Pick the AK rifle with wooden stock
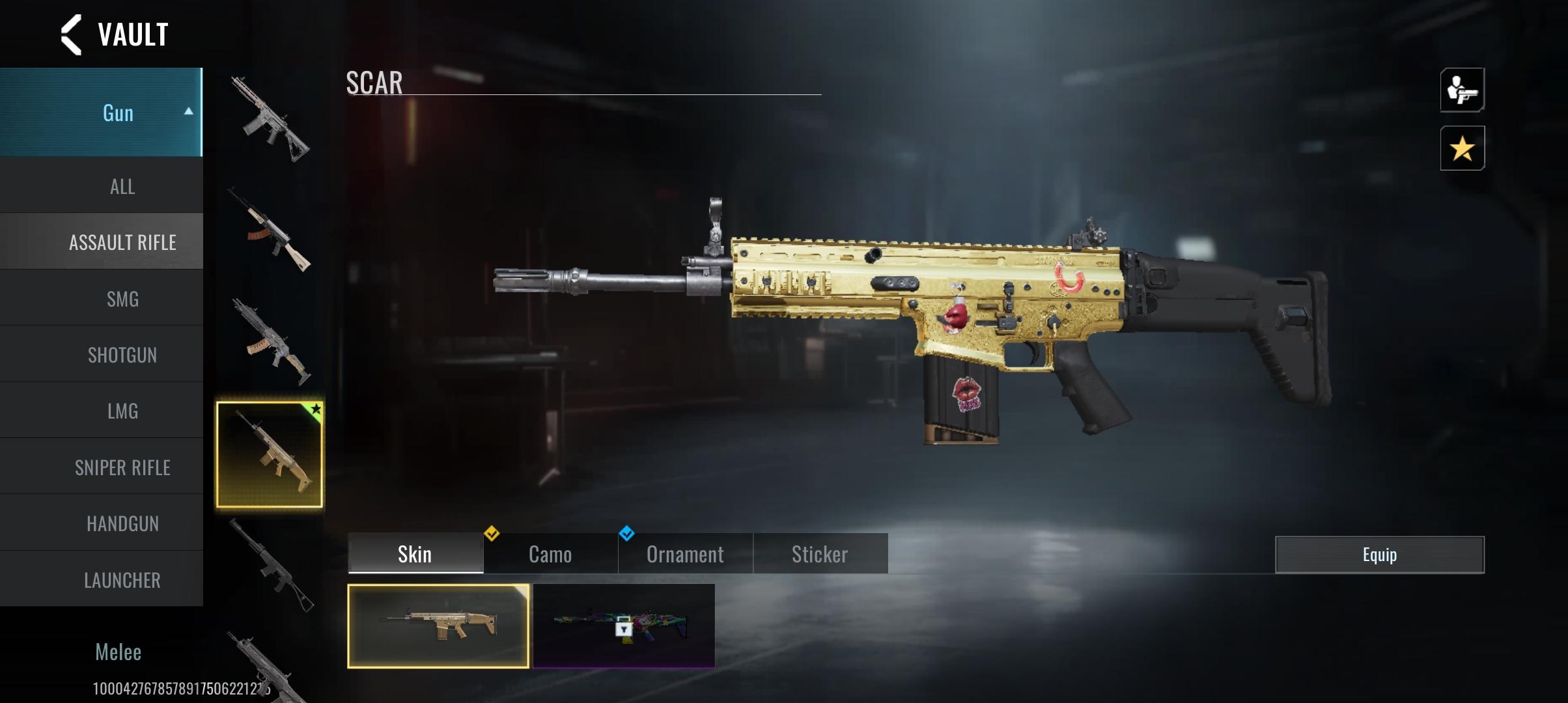 270,231
